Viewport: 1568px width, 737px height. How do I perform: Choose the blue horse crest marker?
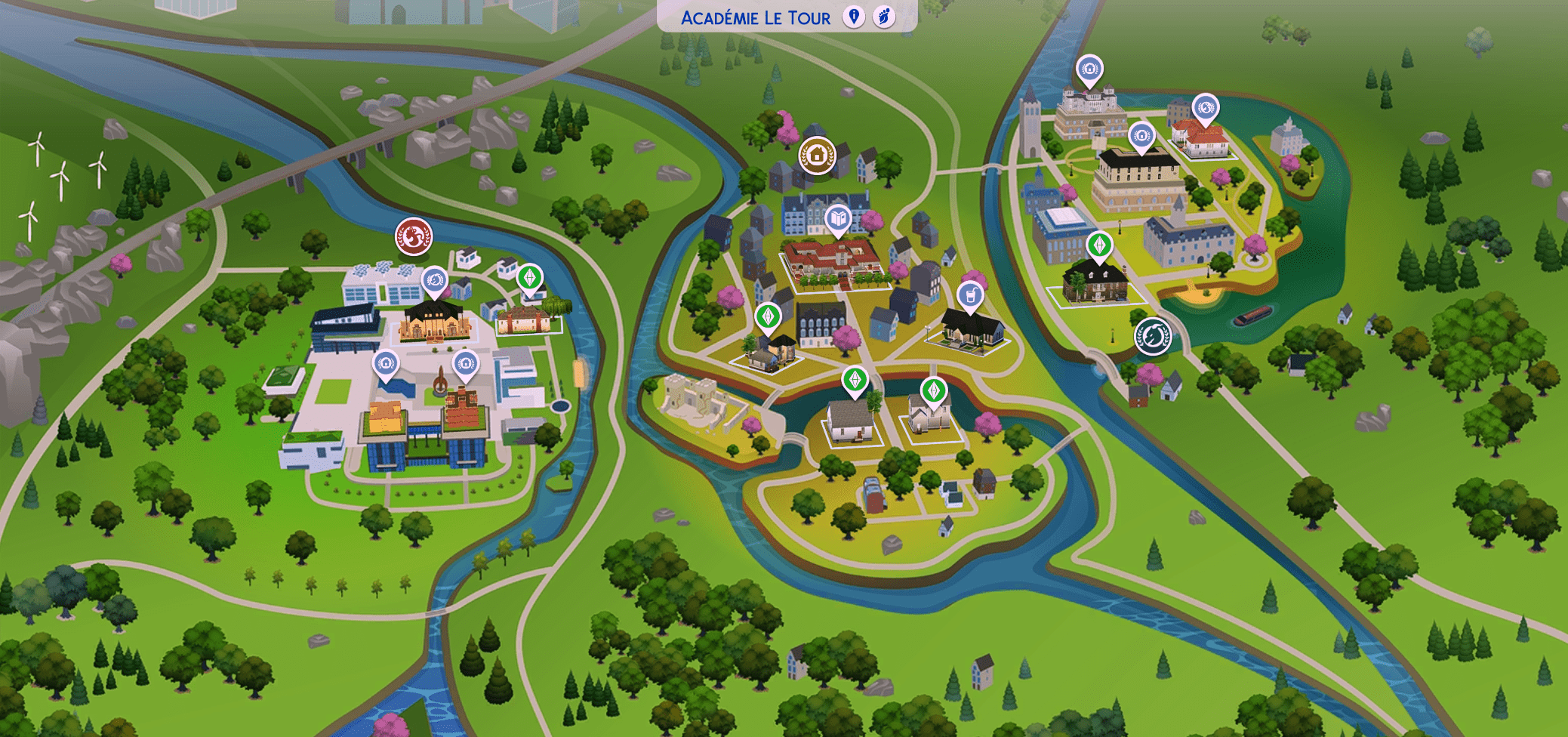(434, 280)
